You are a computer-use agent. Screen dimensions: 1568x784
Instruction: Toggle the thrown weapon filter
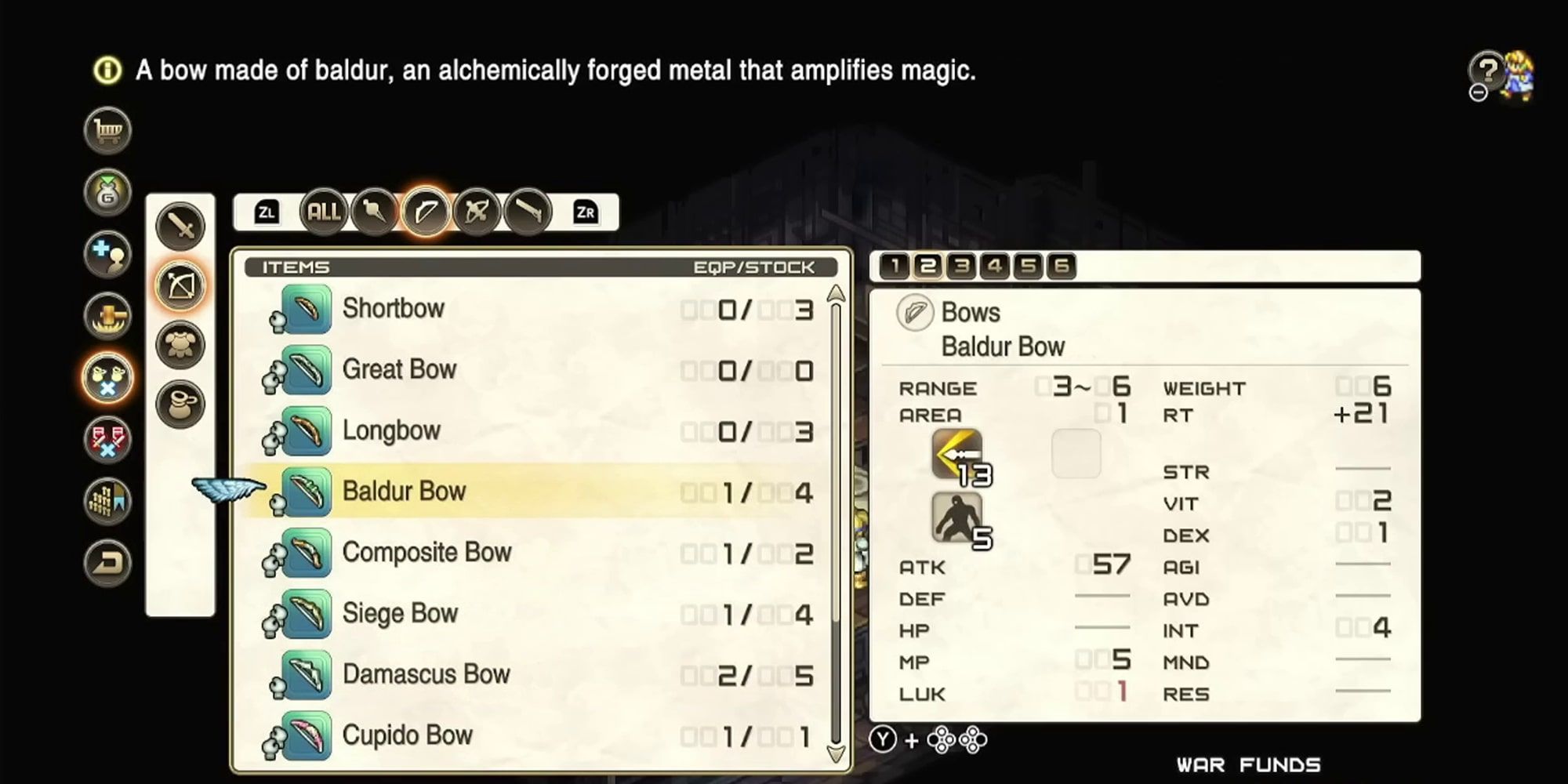point(374,212)
